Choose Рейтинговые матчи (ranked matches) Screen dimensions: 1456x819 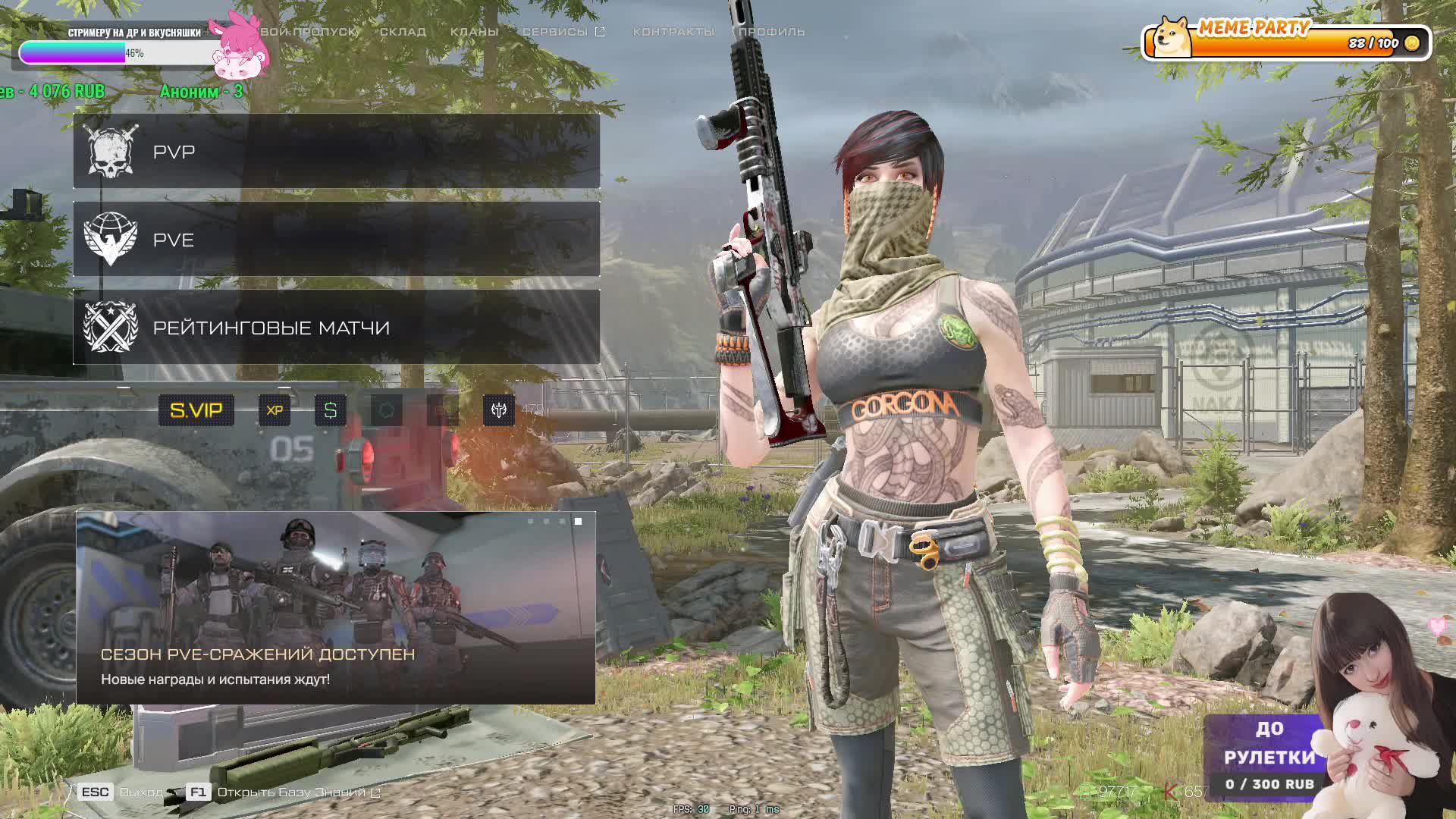336,328
